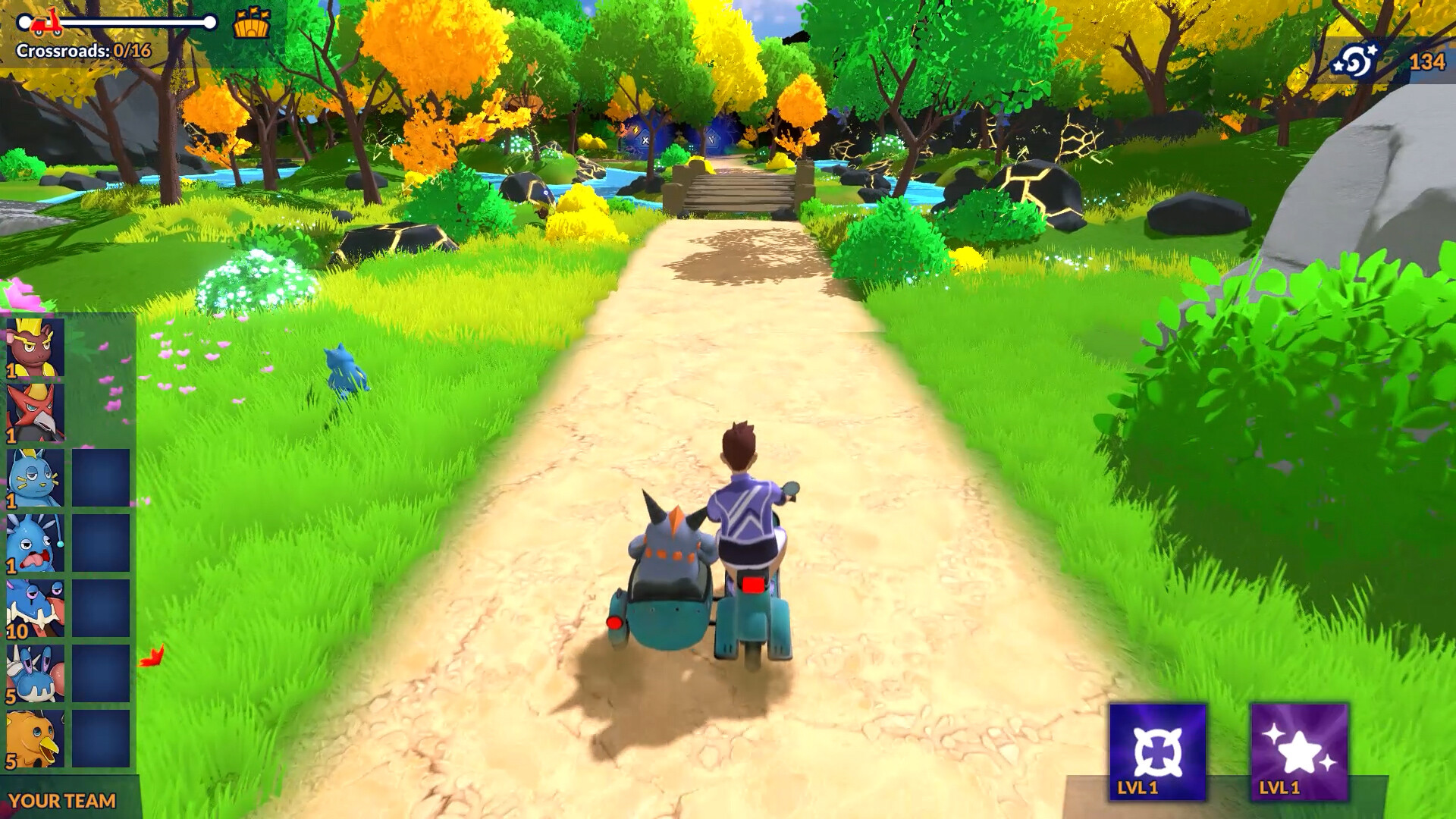The image size is (1456, 819).
Task: Click the orange duck creature portrait
Action: coord(33,737)
